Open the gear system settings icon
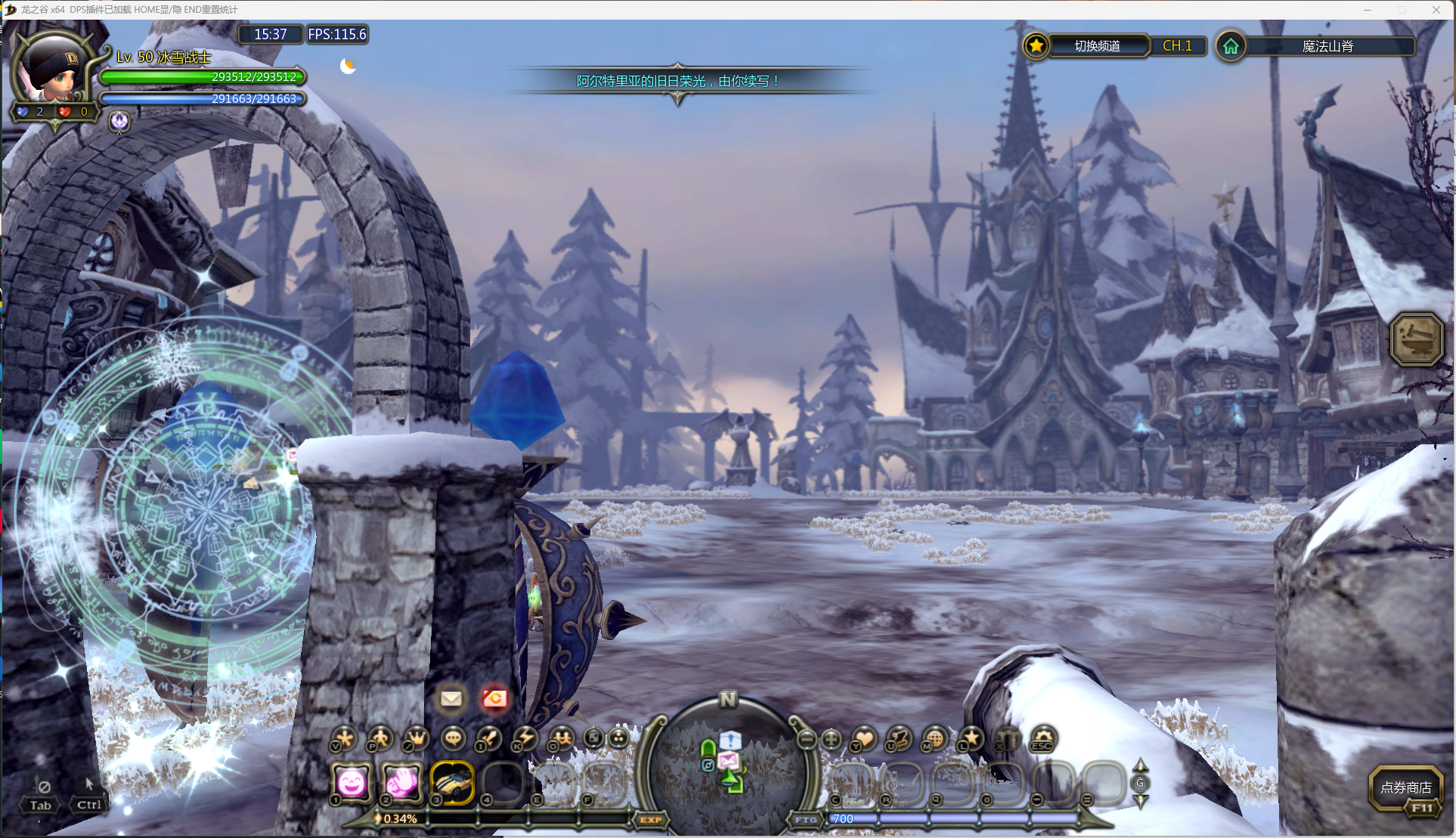 tap(1043, 738)
